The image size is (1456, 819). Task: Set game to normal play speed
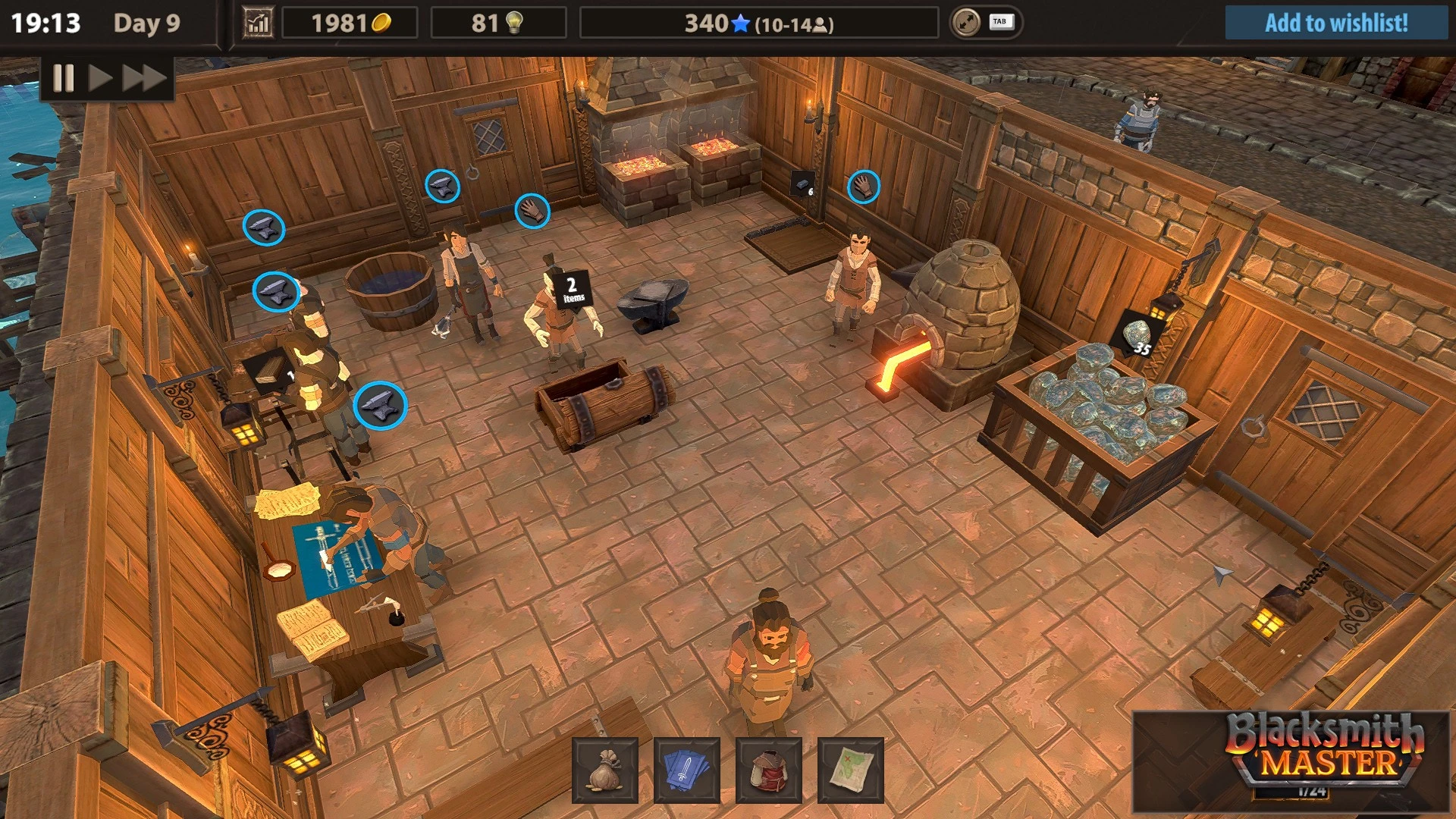click(x=100, y=78)
